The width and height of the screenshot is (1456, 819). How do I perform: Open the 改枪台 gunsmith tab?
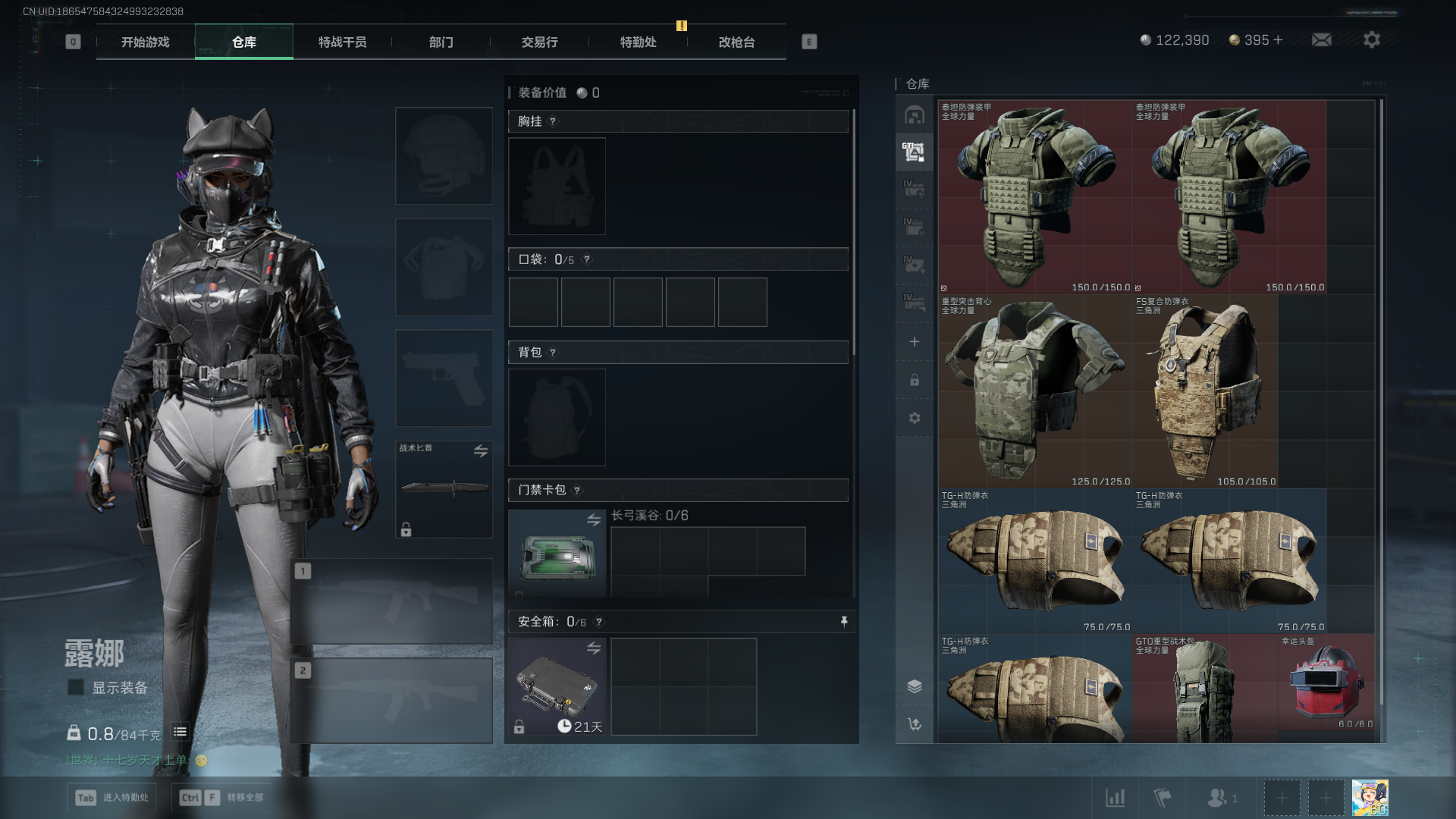(736, 42)
